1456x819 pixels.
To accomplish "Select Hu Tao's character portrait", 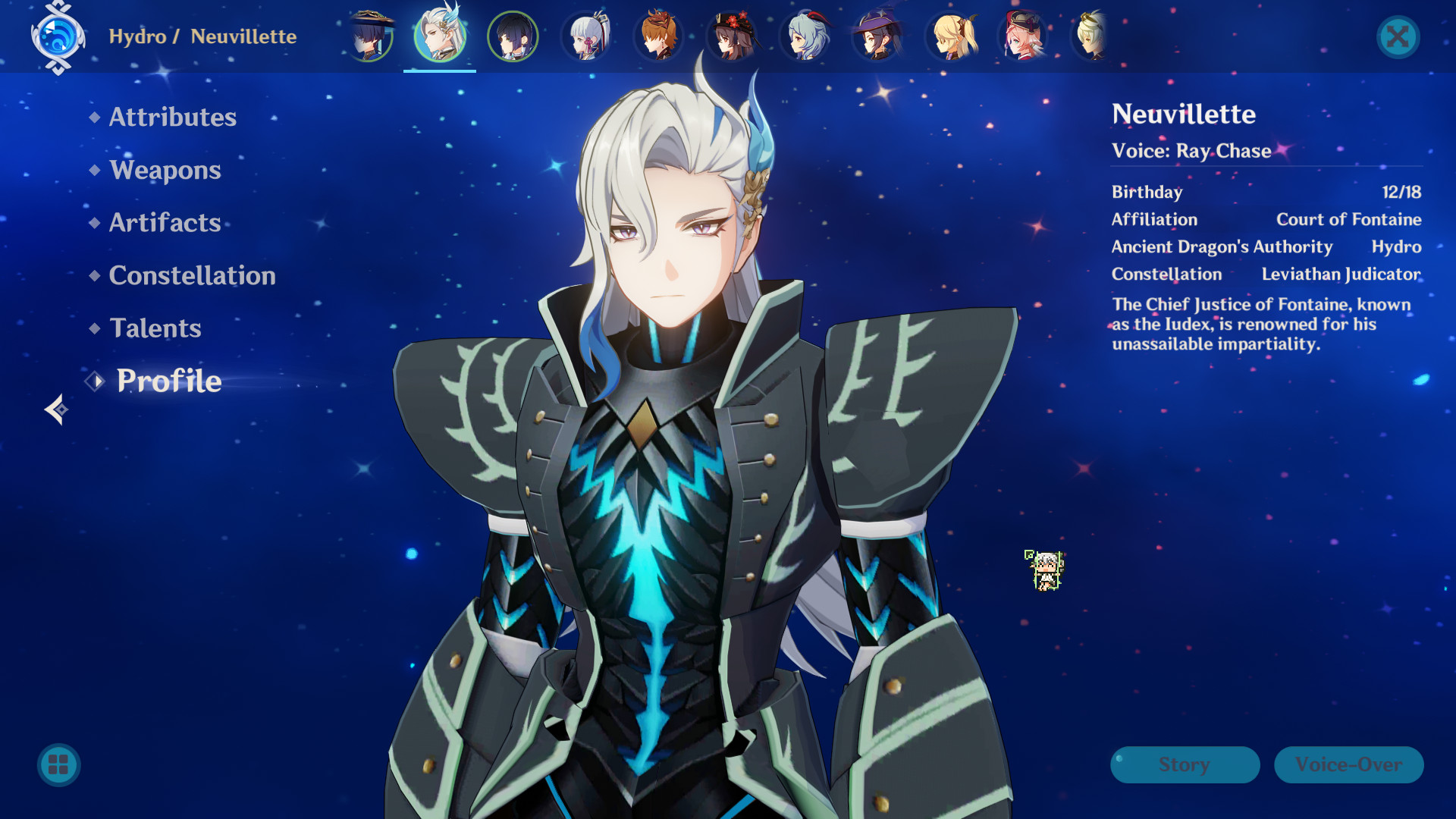I will click(732, 36).
